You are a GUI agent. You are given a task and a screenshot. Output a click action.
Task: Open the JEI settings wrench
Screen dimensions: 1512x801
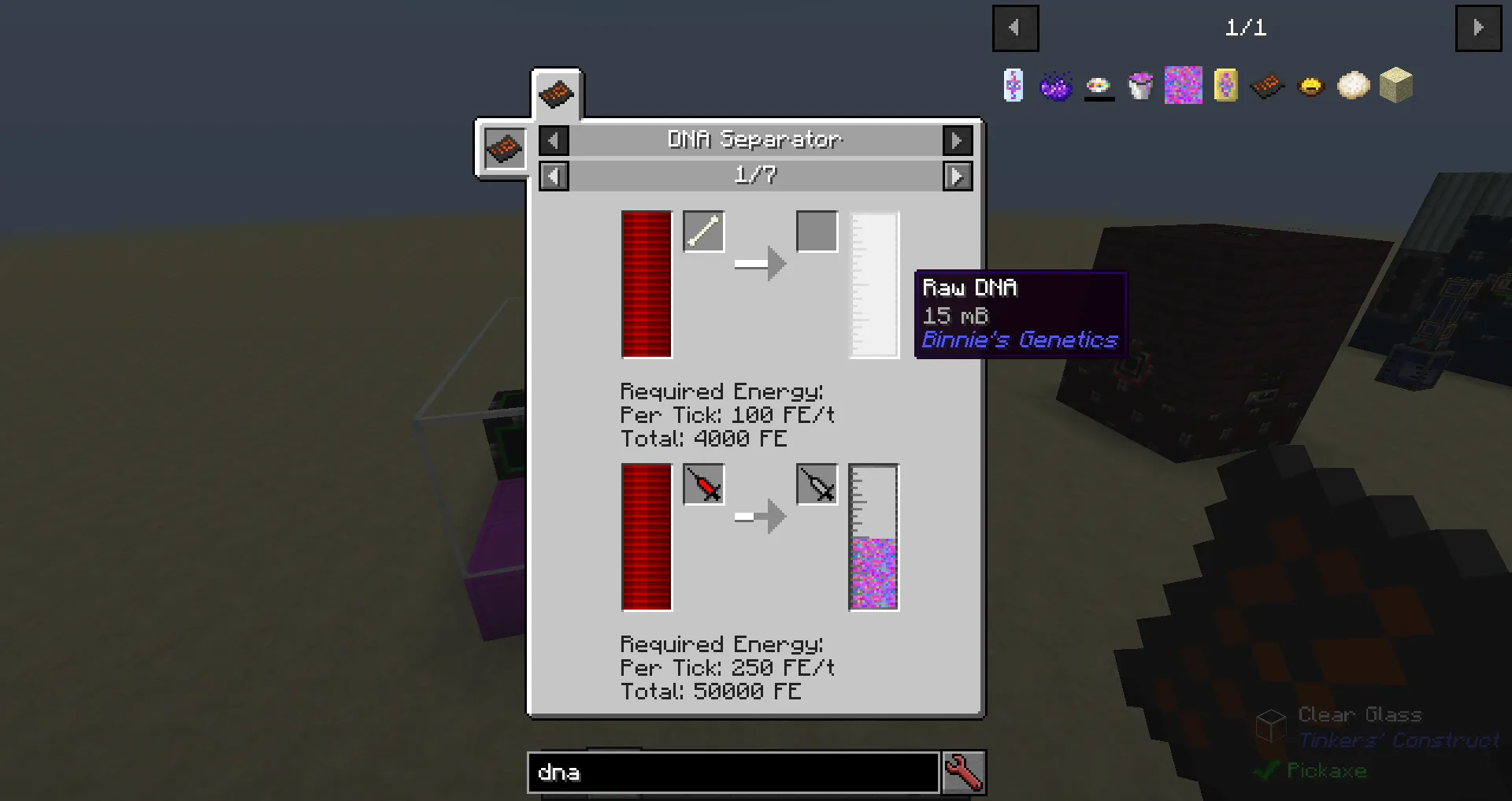point(964,773)
